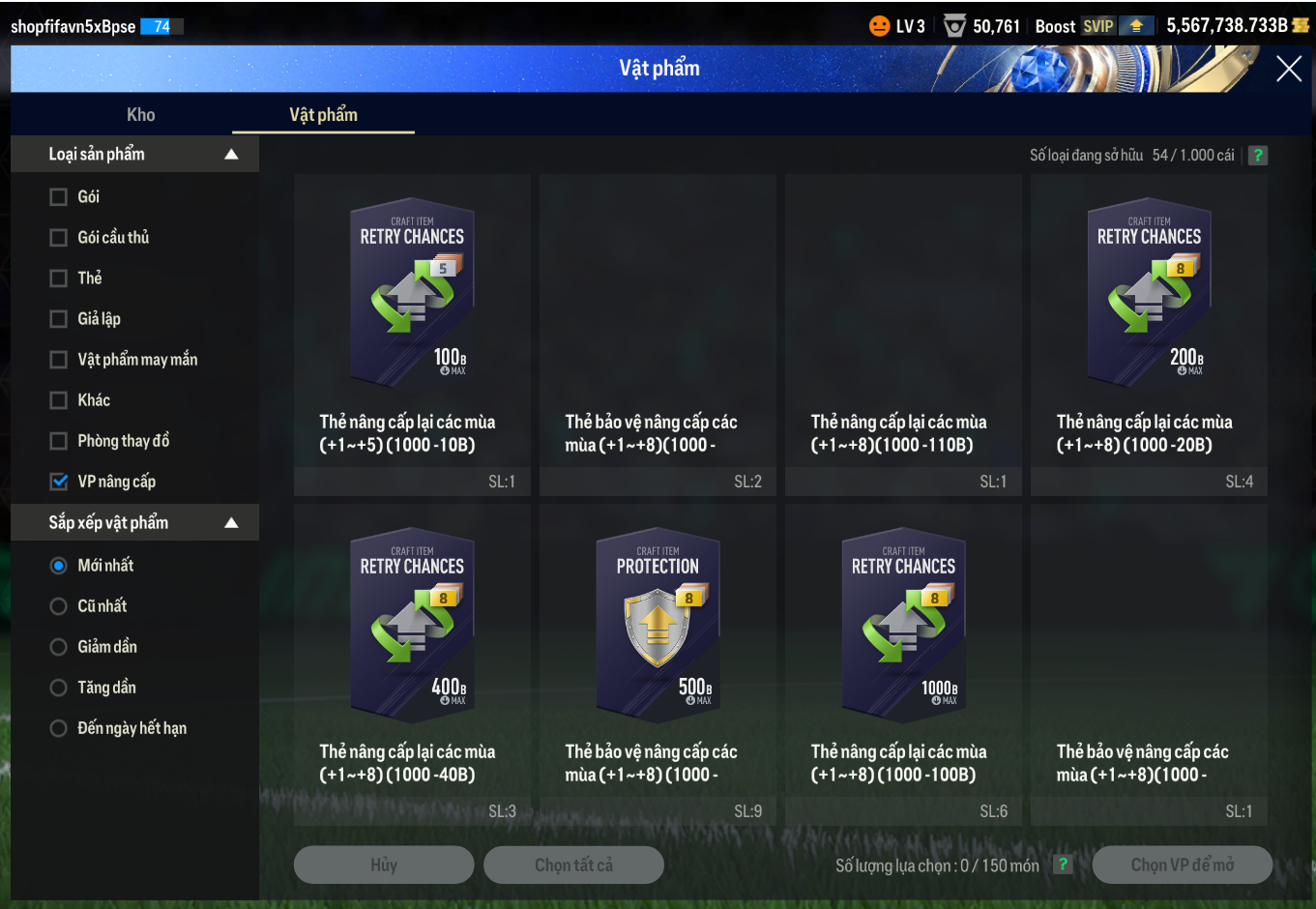
Task: Tick the Khác filter
Action: (59, 400)
